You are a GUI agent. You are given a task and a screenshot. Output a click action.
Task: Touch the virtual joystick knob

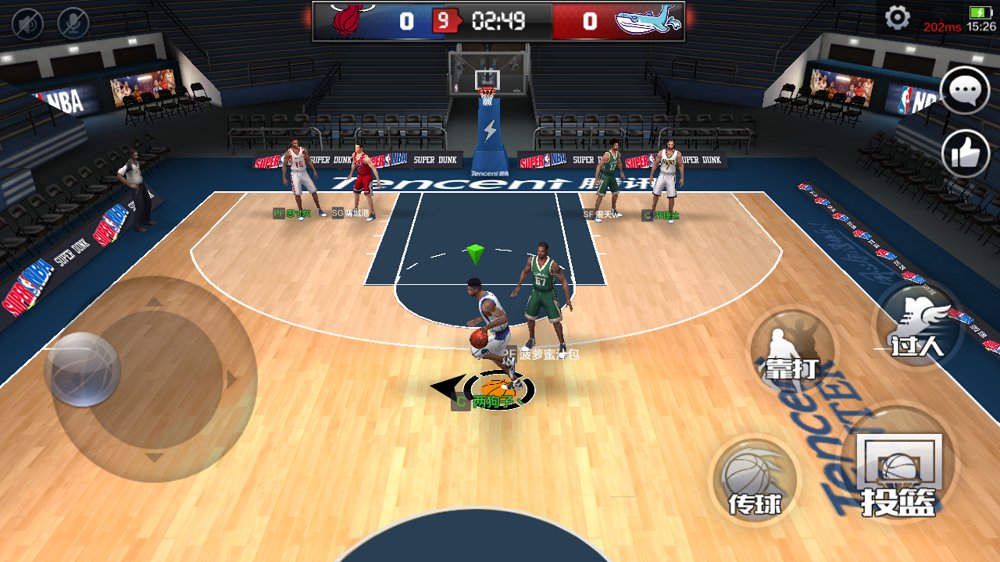pyautogui.click(x=83, y=370)
